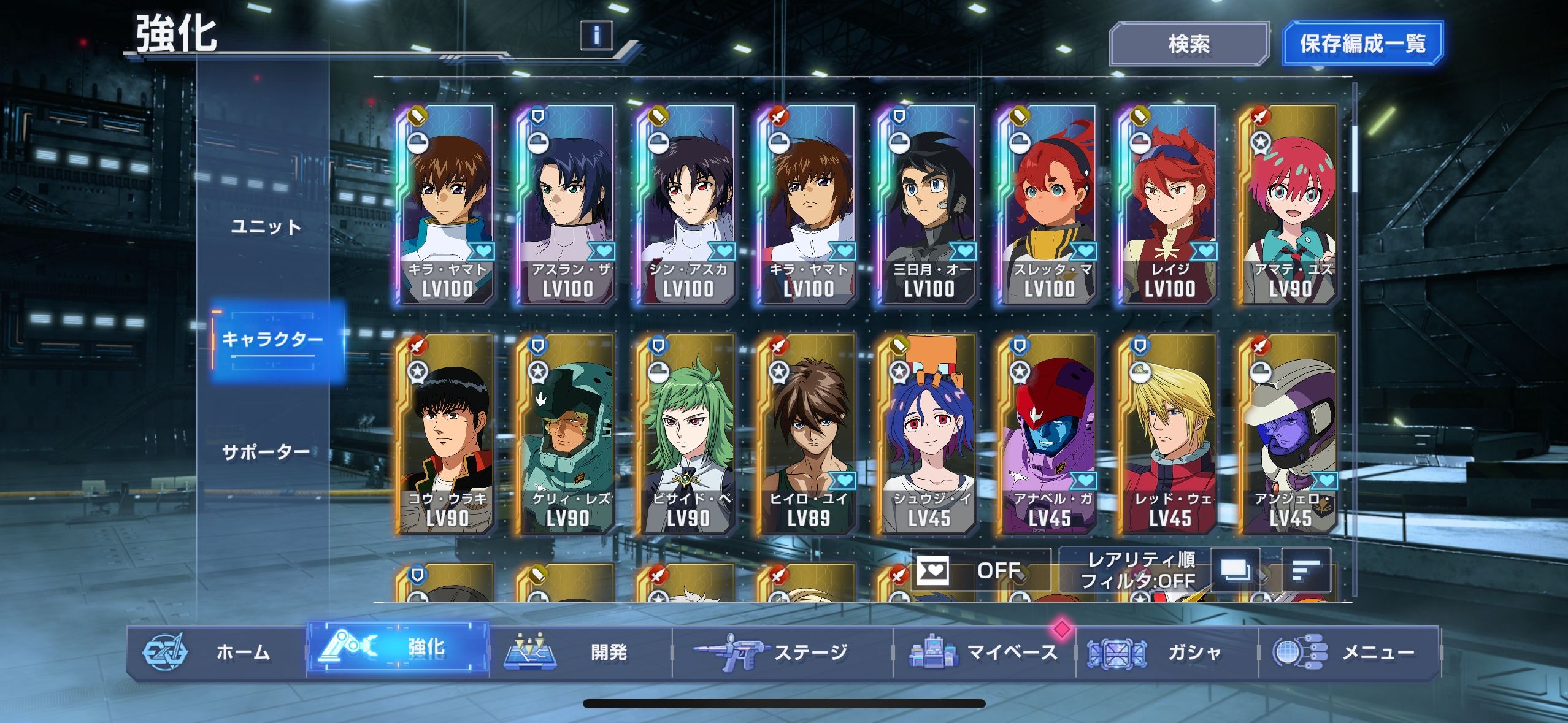Select アマテ・ユズリハ LV90 card

(x=1288, y=205)
